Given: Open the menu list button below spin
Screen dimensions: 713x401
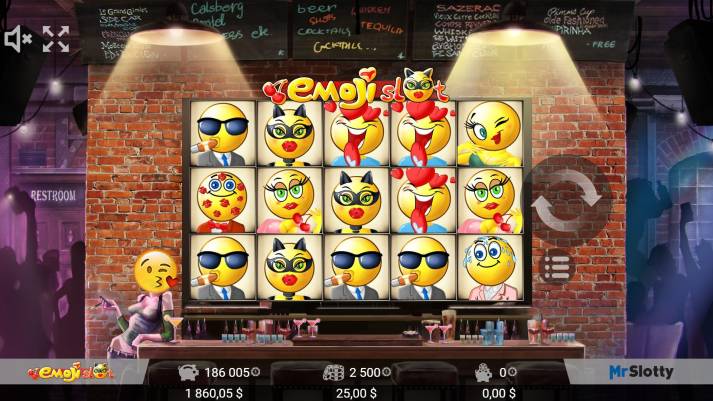Looking at the screenshot, I should pyautogui.click(x=557, y=267).
